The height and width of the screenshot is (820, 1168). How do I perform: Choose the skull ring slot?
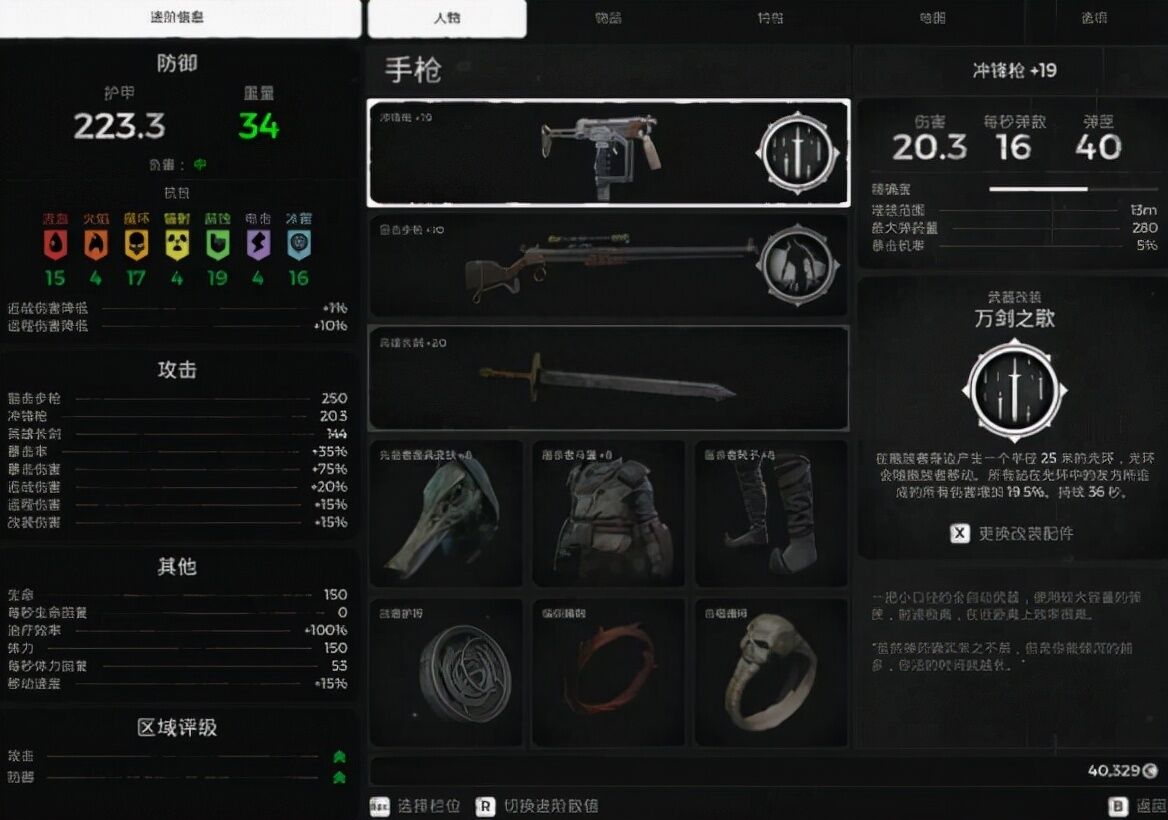tap(770, 672)
